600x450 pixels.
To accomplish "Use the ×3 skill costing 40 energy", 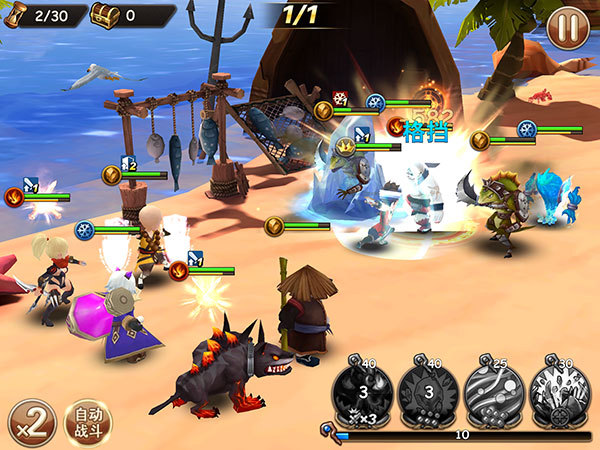I will tap(363, 390).
